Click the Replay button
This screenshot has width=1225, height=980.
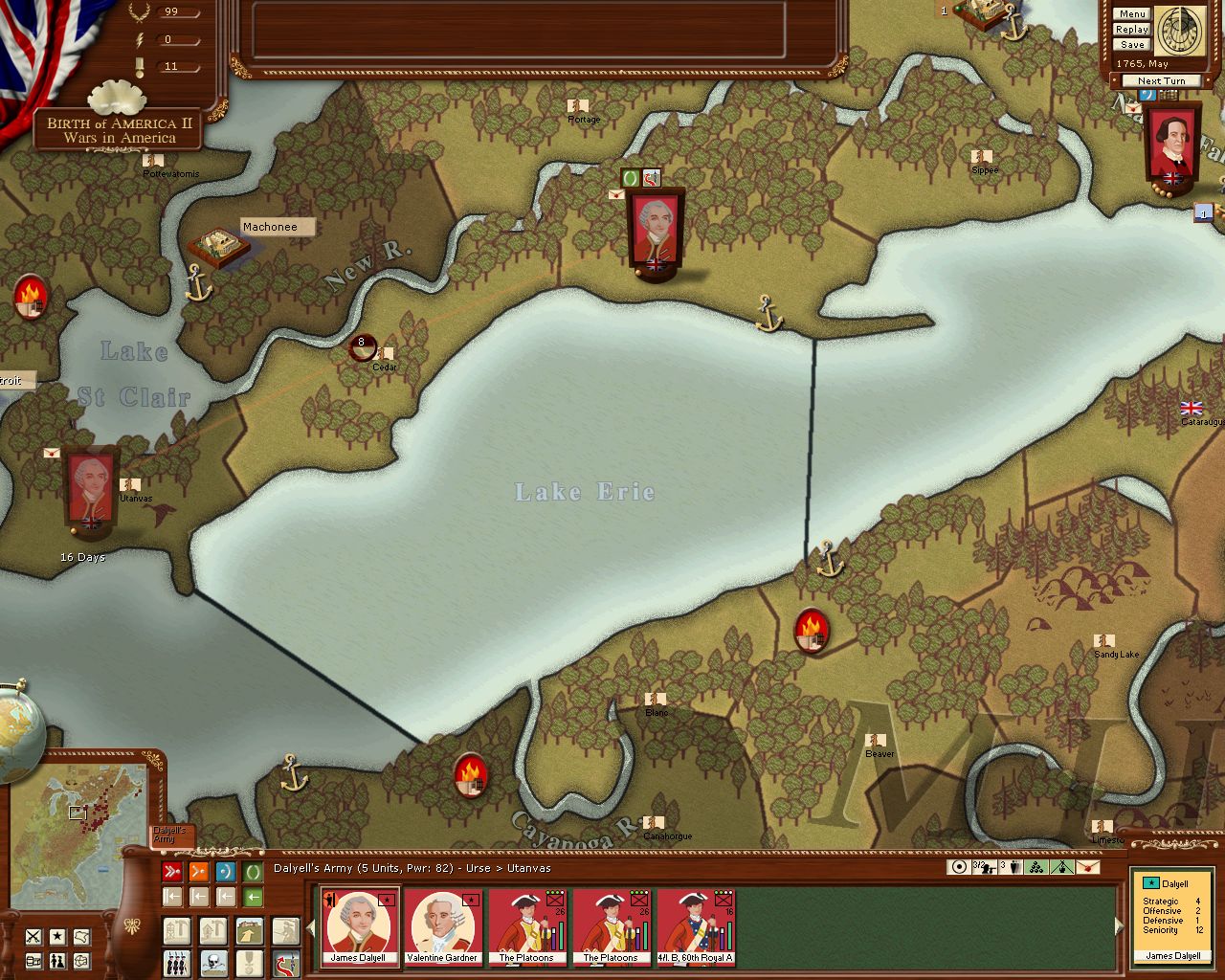pyautogui.click(x=1132, y=30)
